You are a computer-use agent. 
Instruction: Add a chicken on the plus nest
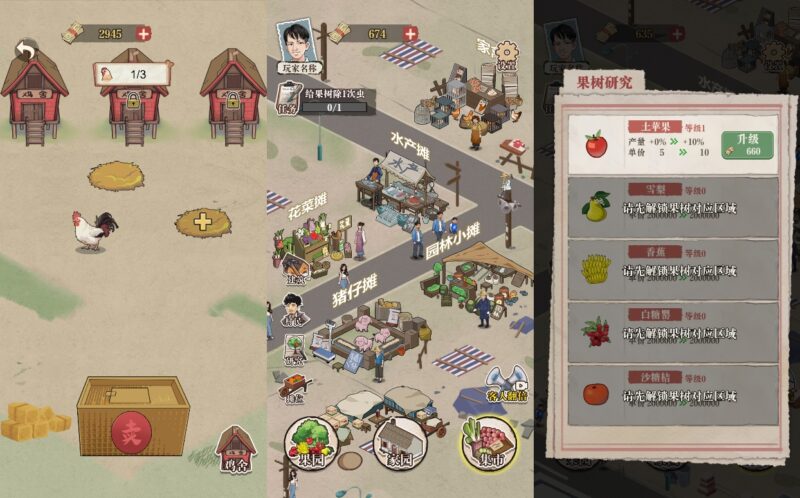[203, 222]
